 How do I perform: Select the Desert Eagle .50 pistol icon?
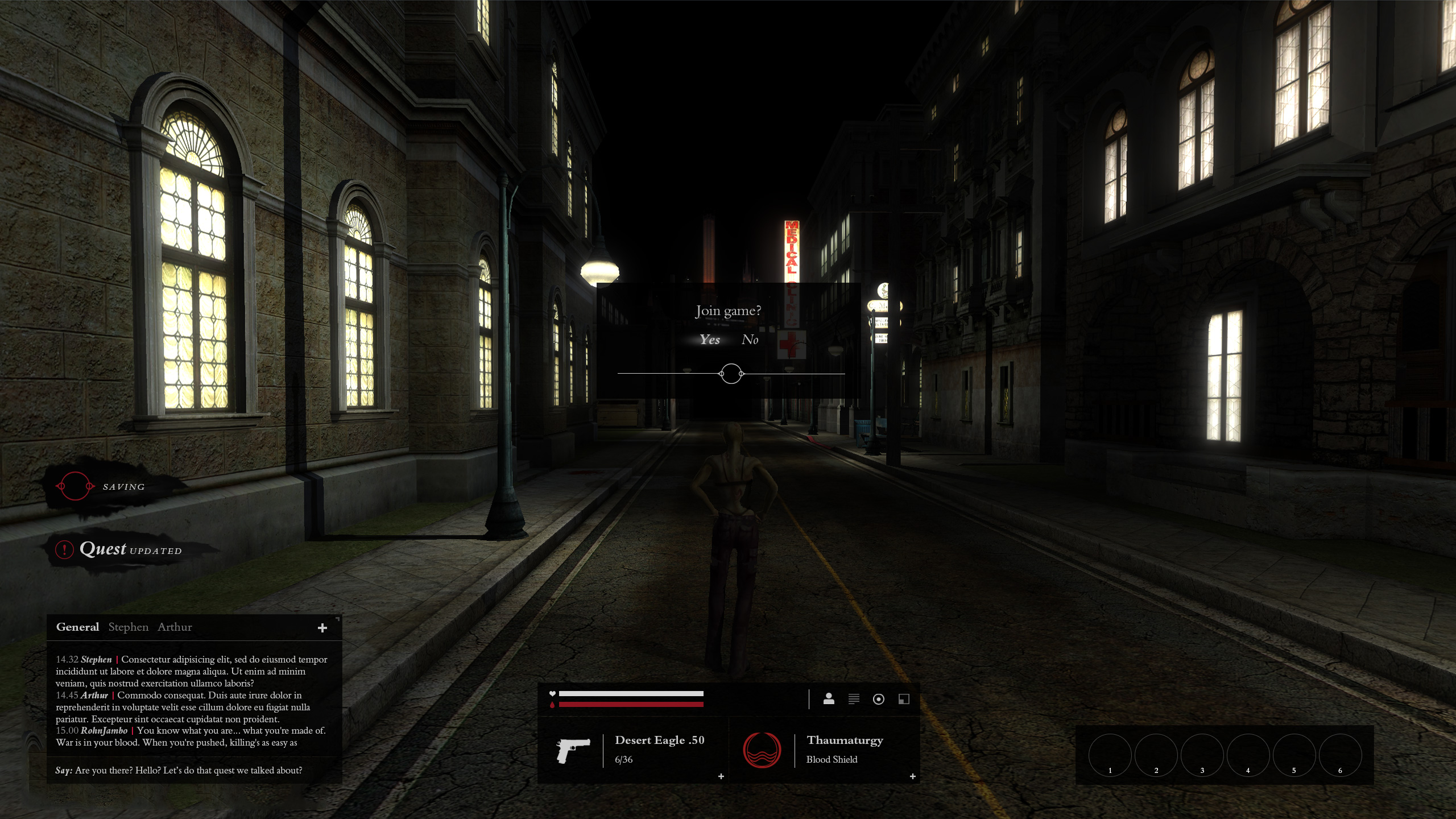point(573,750)
